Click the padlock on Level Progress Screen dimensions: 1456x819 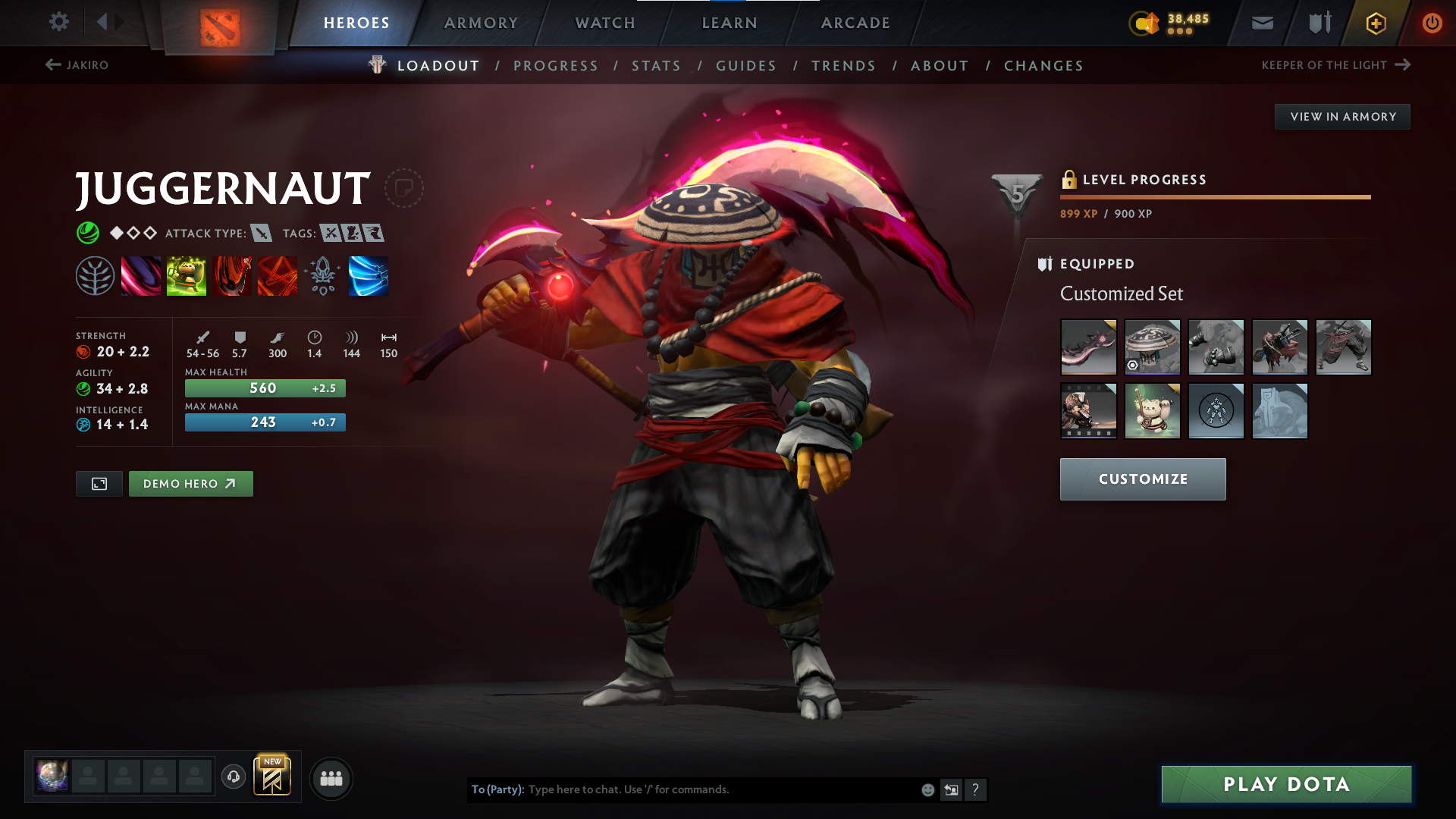[1069, 180]
